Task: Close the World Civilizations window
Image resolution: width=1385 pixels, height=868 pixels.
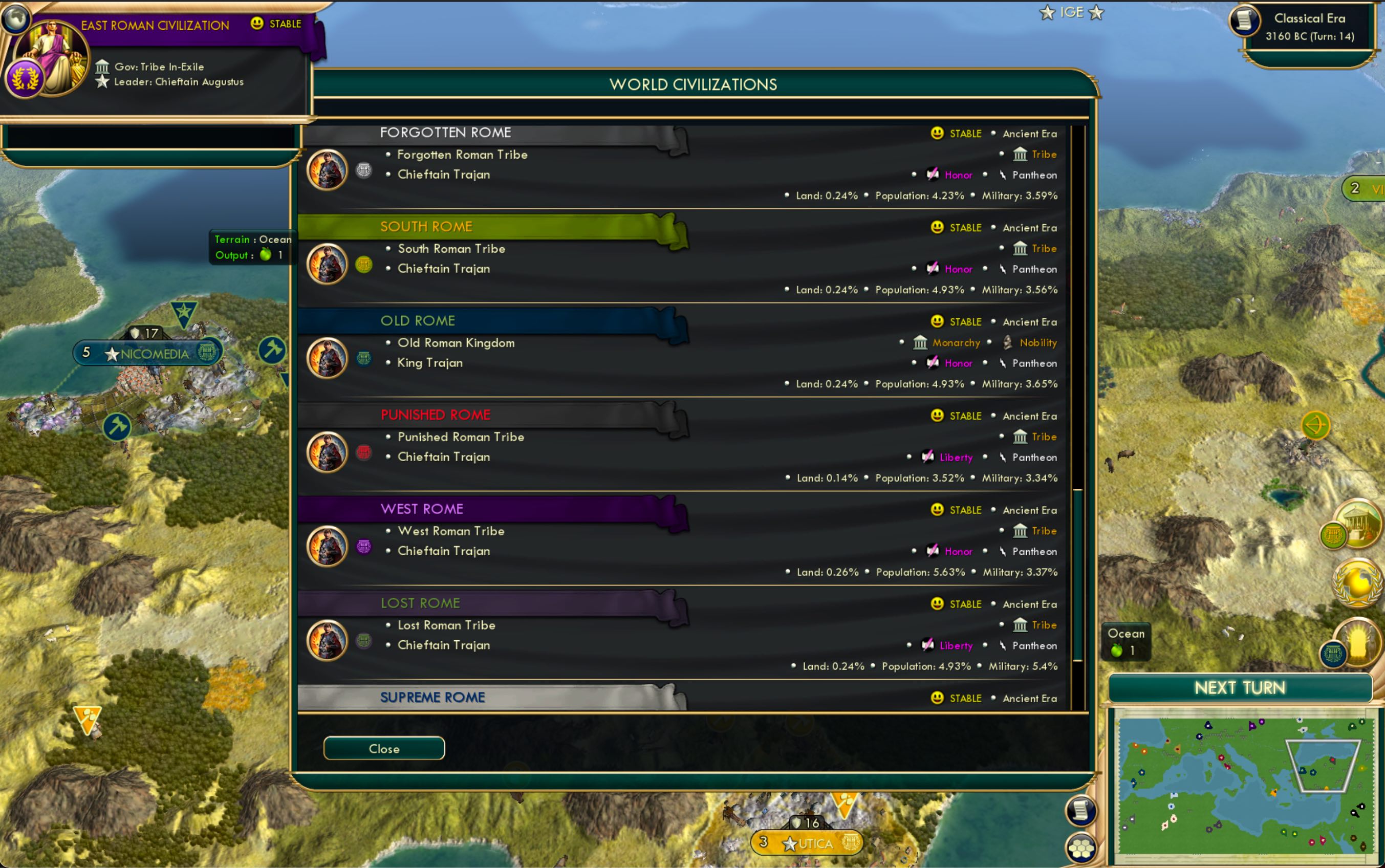Action: point(383,748)
